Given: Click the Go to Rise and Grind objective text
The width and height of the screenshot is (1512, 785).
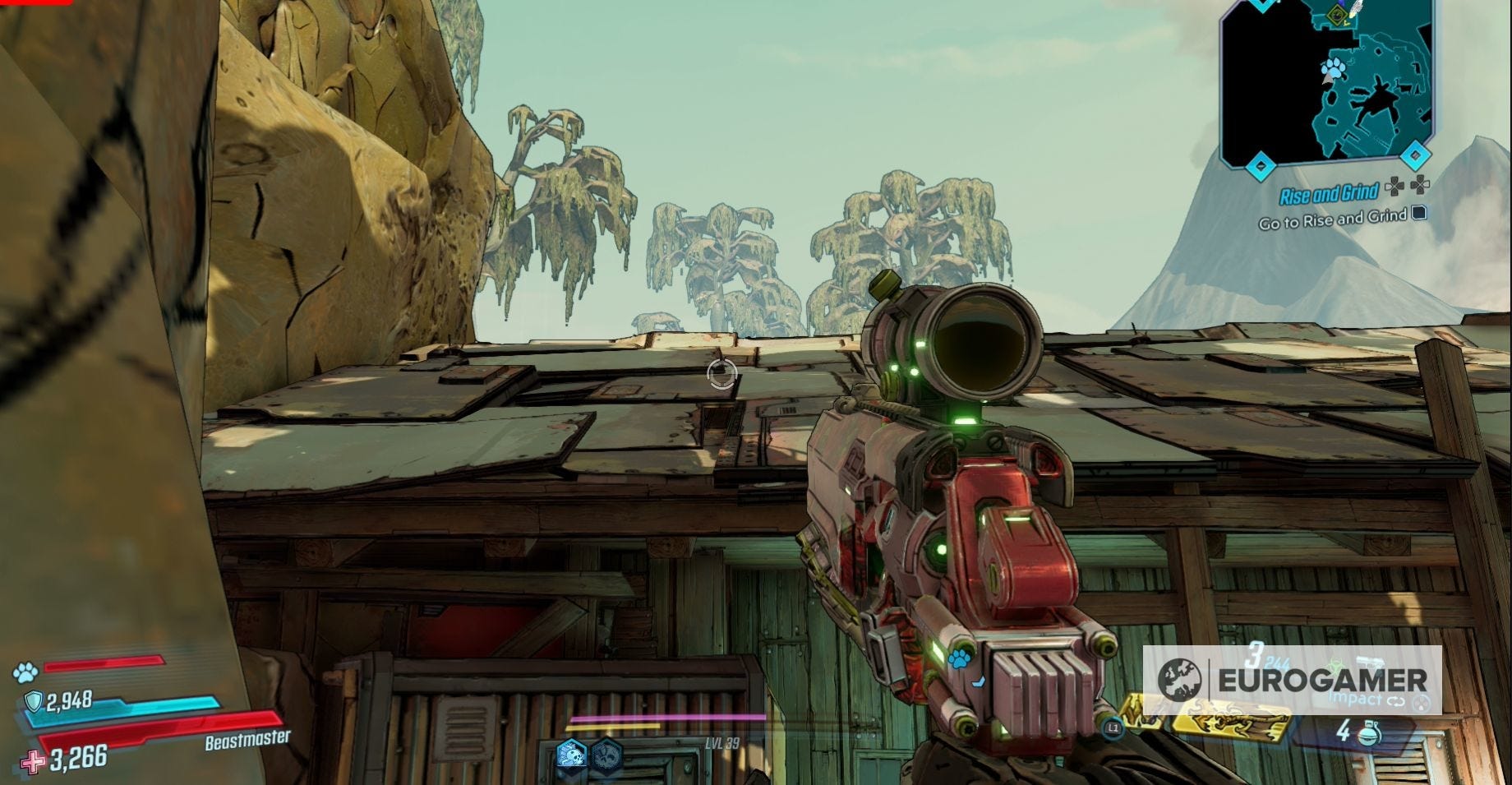Looking at the screenshot, I should [1331, 218].
